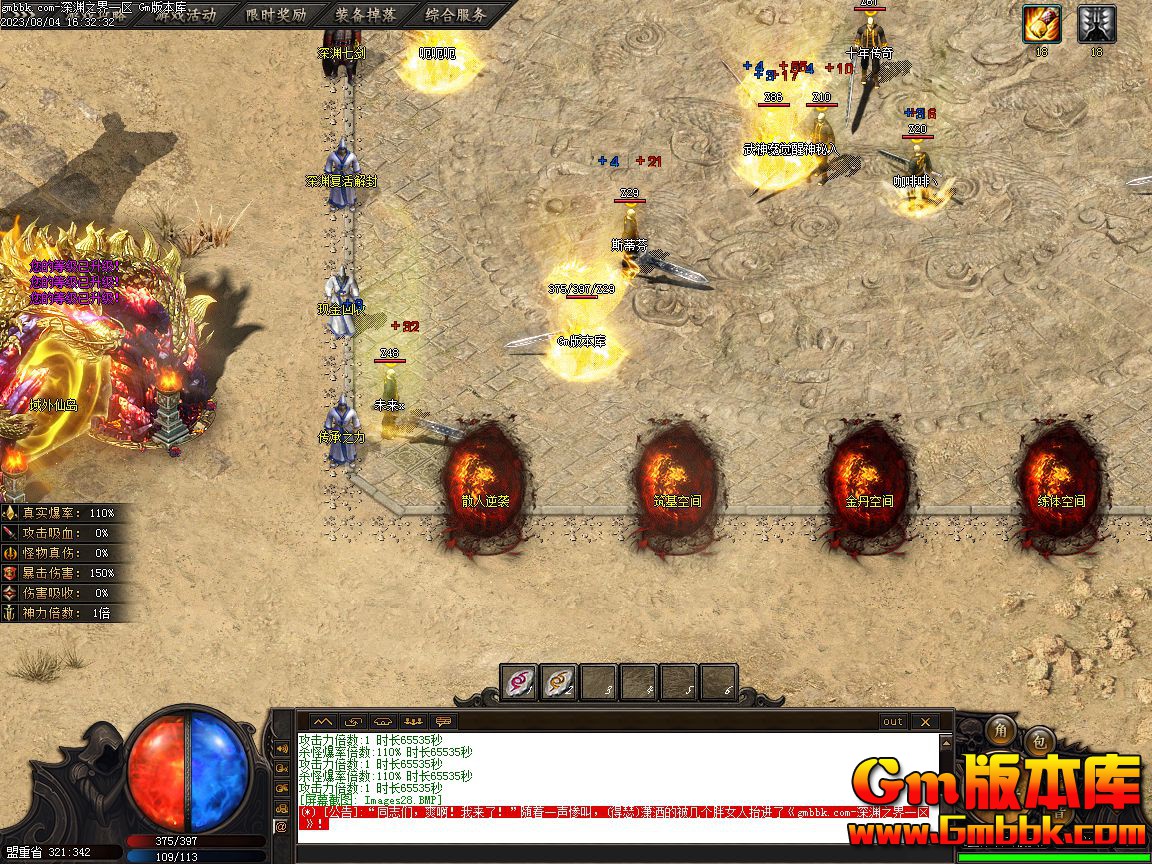Click the flaming fist buff icon

click(x=1042, y=24)
